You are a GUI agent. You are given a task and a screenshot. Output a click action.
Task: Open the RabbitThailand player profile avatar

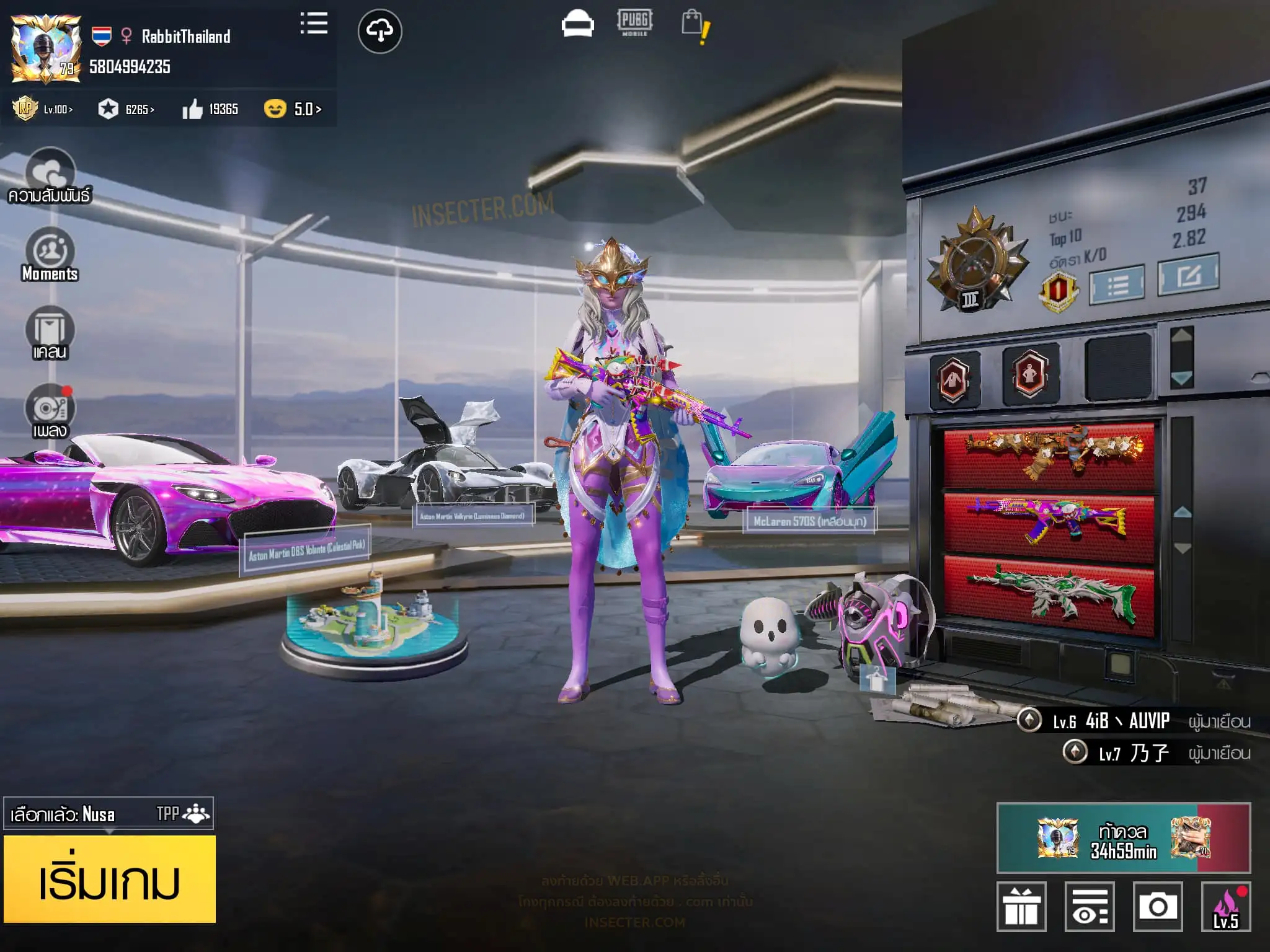(x=46, y=49)
